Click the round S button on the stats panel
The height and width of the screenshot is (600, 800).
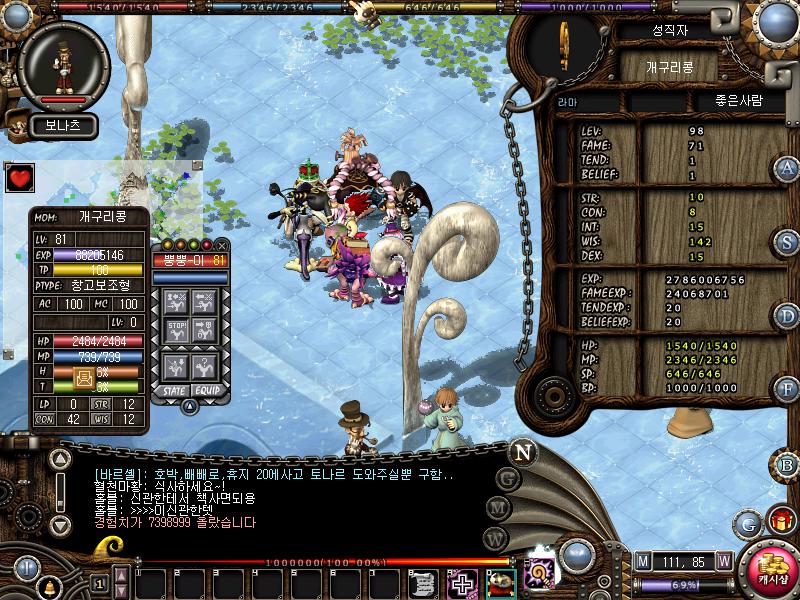(787, 242)
